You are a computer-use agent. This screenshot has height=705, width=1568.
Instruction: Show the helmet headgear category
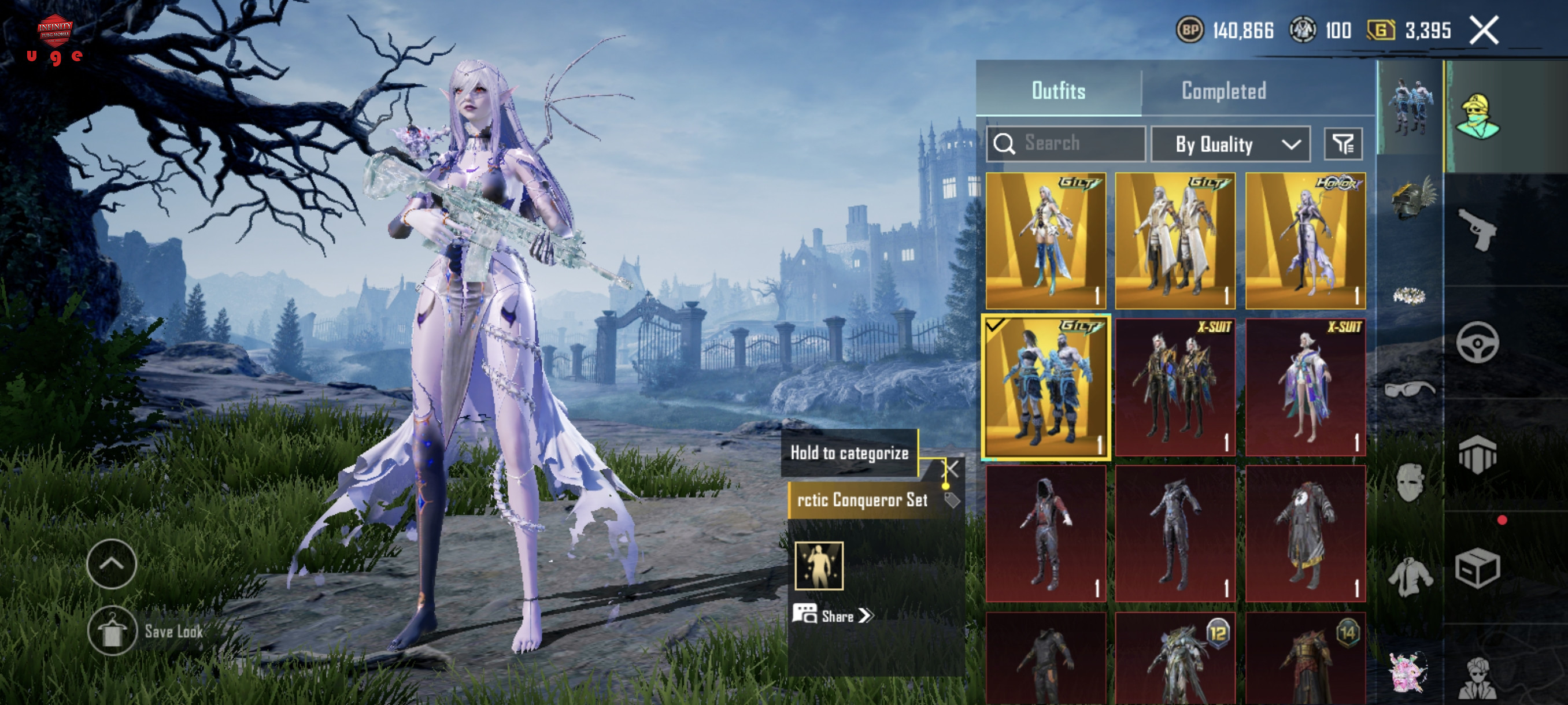point(1411,198)
